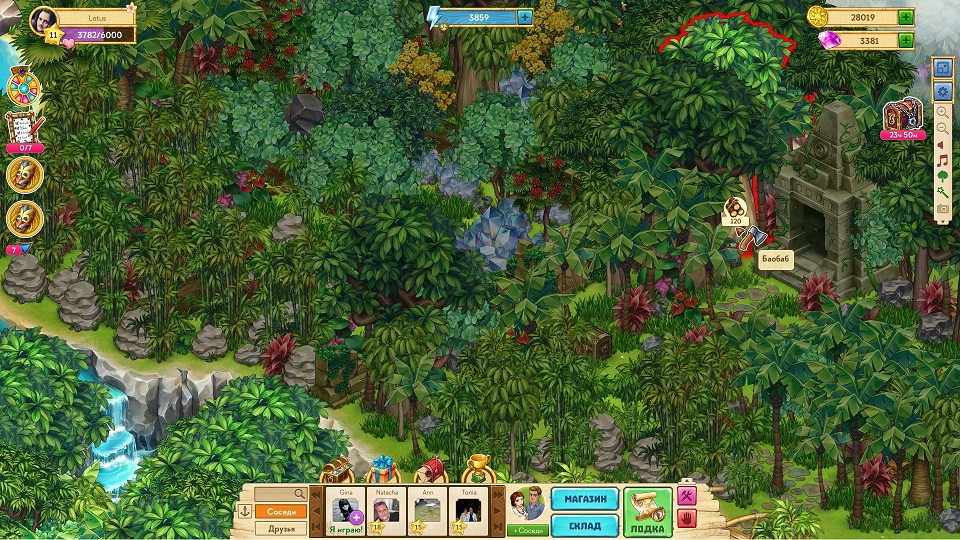The height and width of the screenshot is (540, 960).
Task: Spin the fortune wheel icon
Action: point(23,88)
